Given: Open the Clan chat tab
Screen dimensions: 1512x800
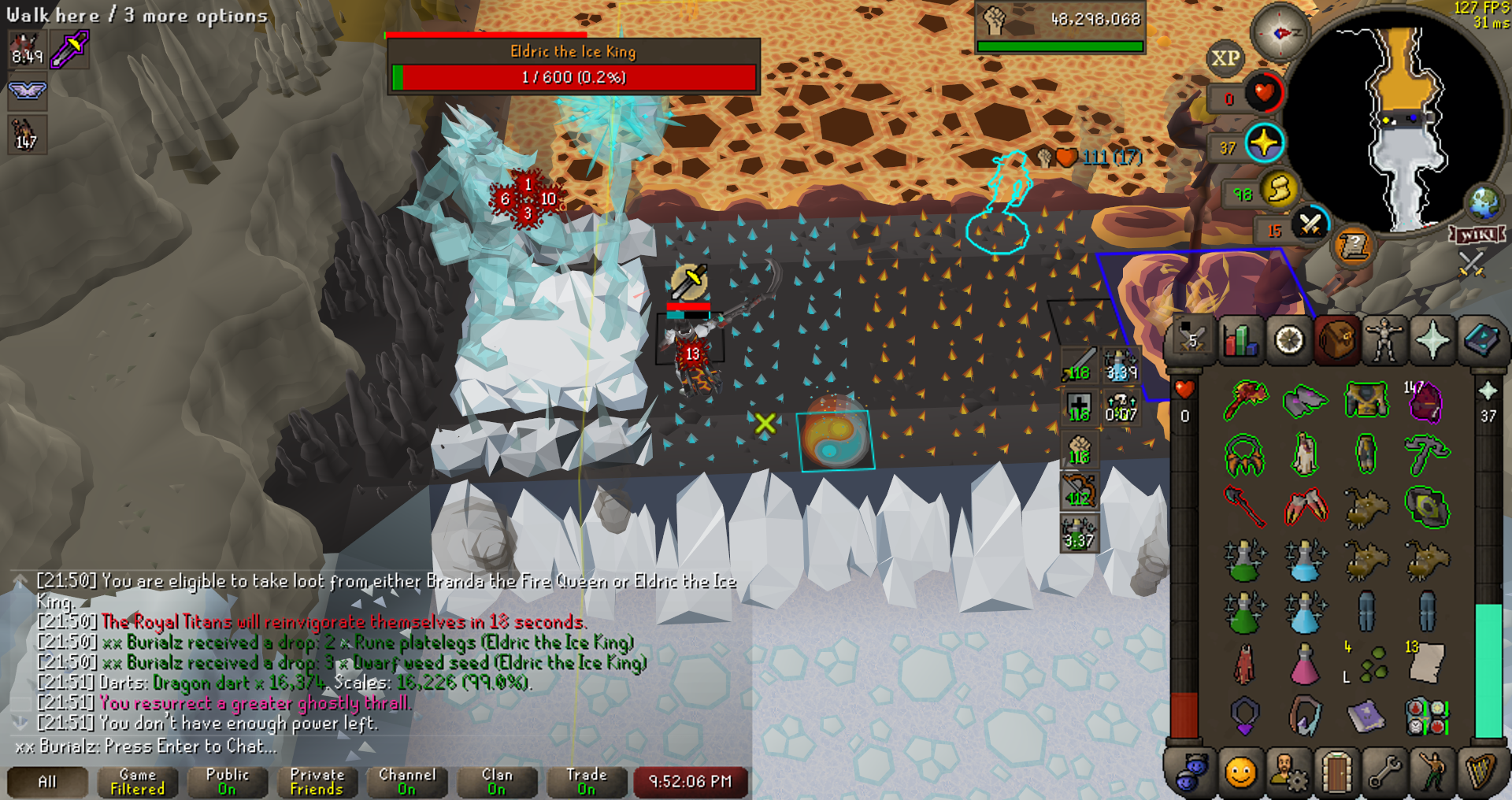Looking at the screenshot, I should tap(497, 782).
